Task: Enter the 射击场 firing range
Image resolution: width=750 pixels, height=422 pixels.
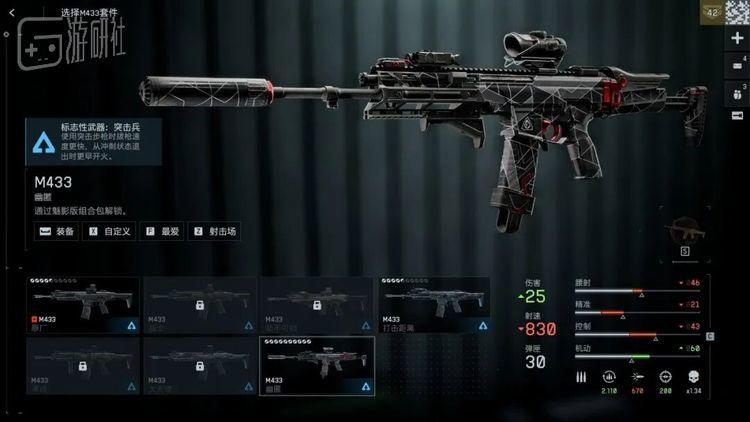Action: (217, 231)
